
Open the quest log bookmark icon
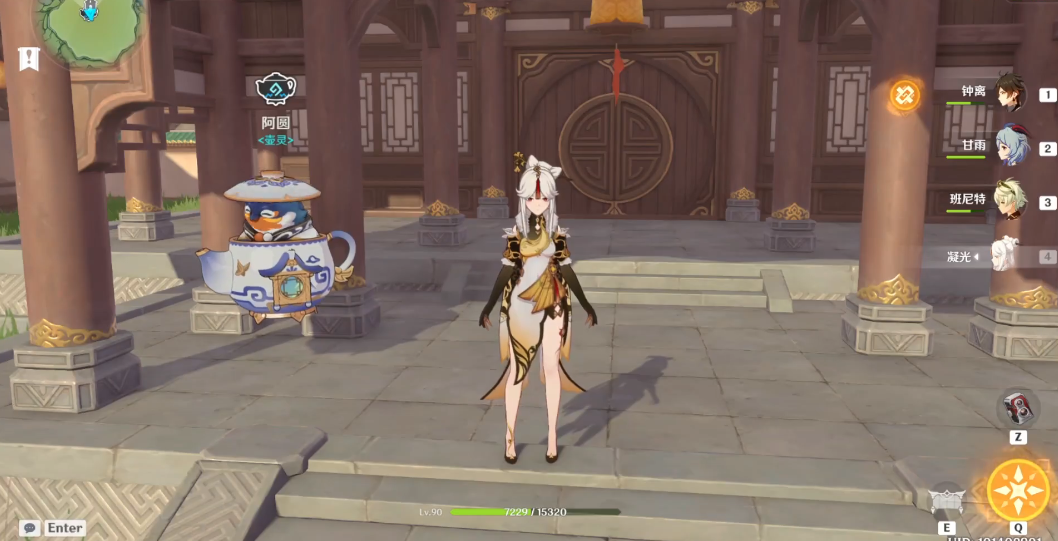[x=28, y=59]
